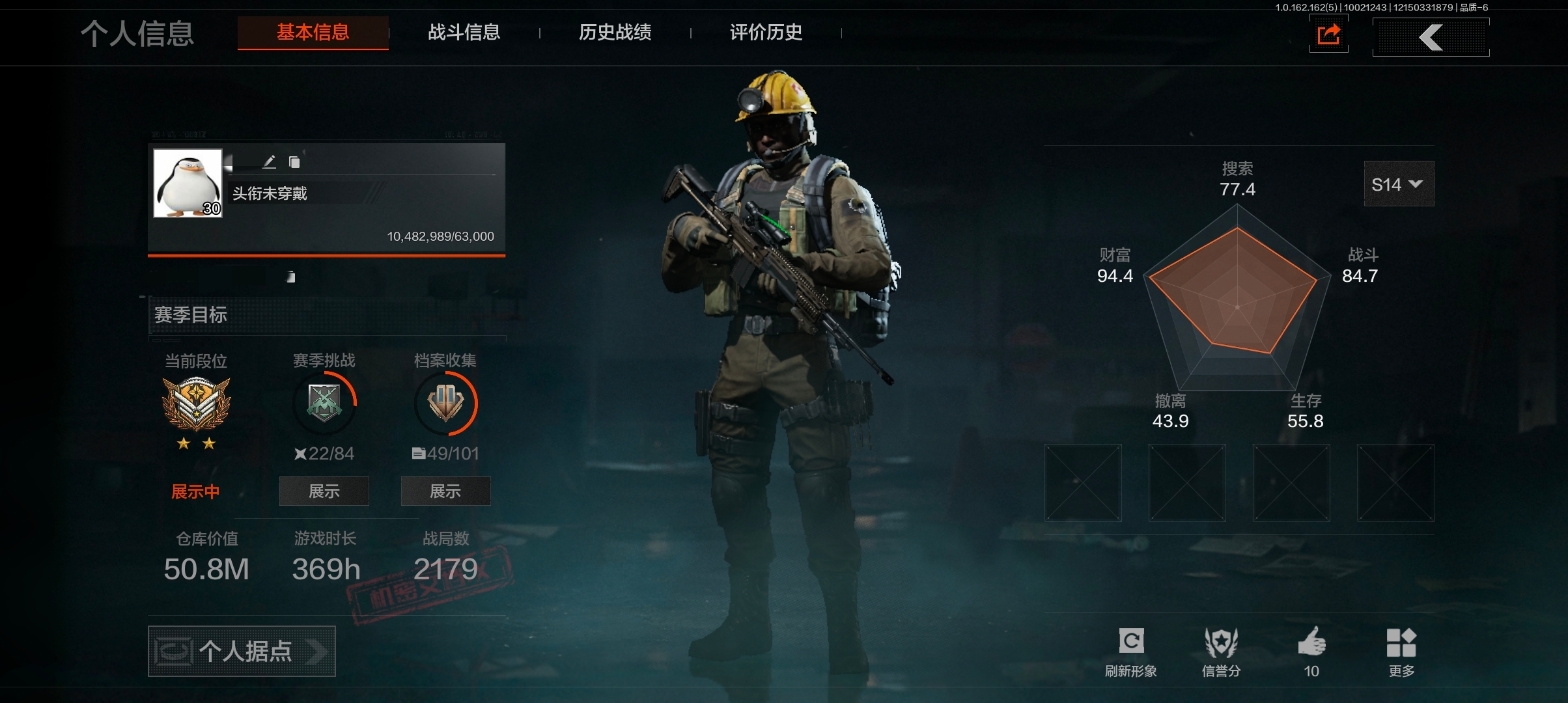
Task: Show the 赛季挑战 badge with 展示
Action: coord(324,491)
